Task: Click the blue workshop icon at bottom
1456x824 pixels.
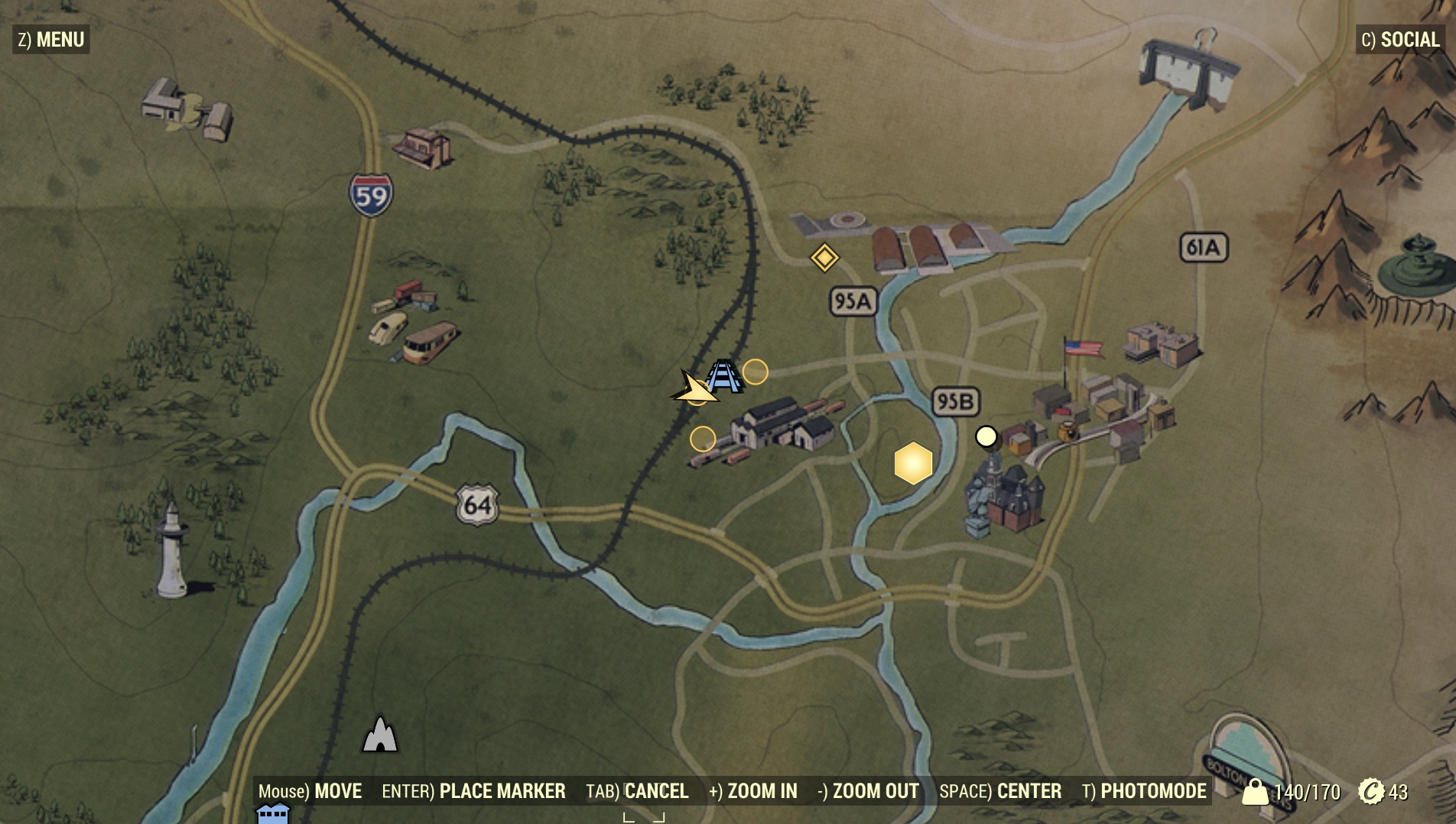Action: 272,816
